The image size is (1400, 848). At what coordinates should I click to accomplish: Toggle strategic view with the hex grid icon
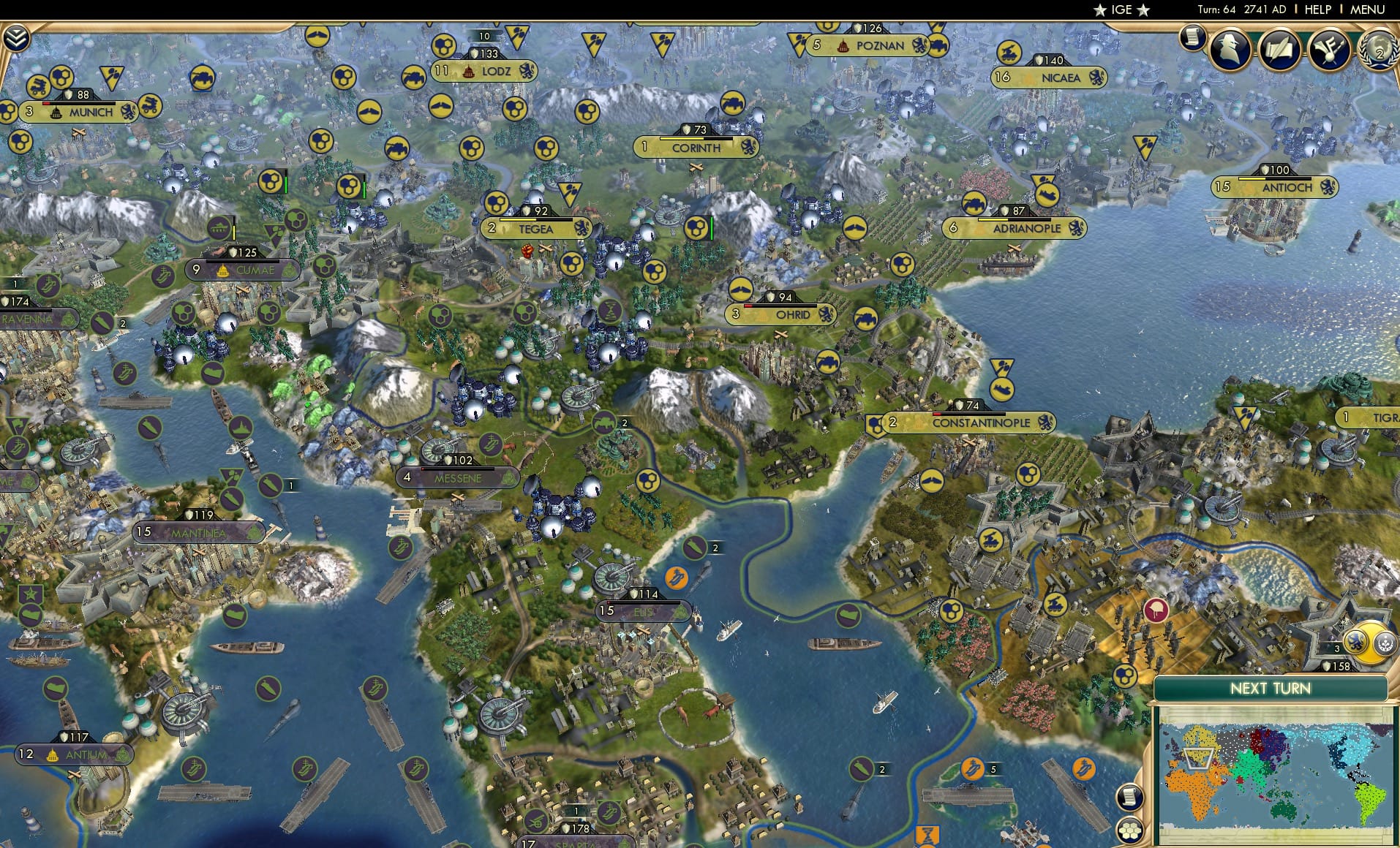pyautogui.click(x=1131, y=831)
